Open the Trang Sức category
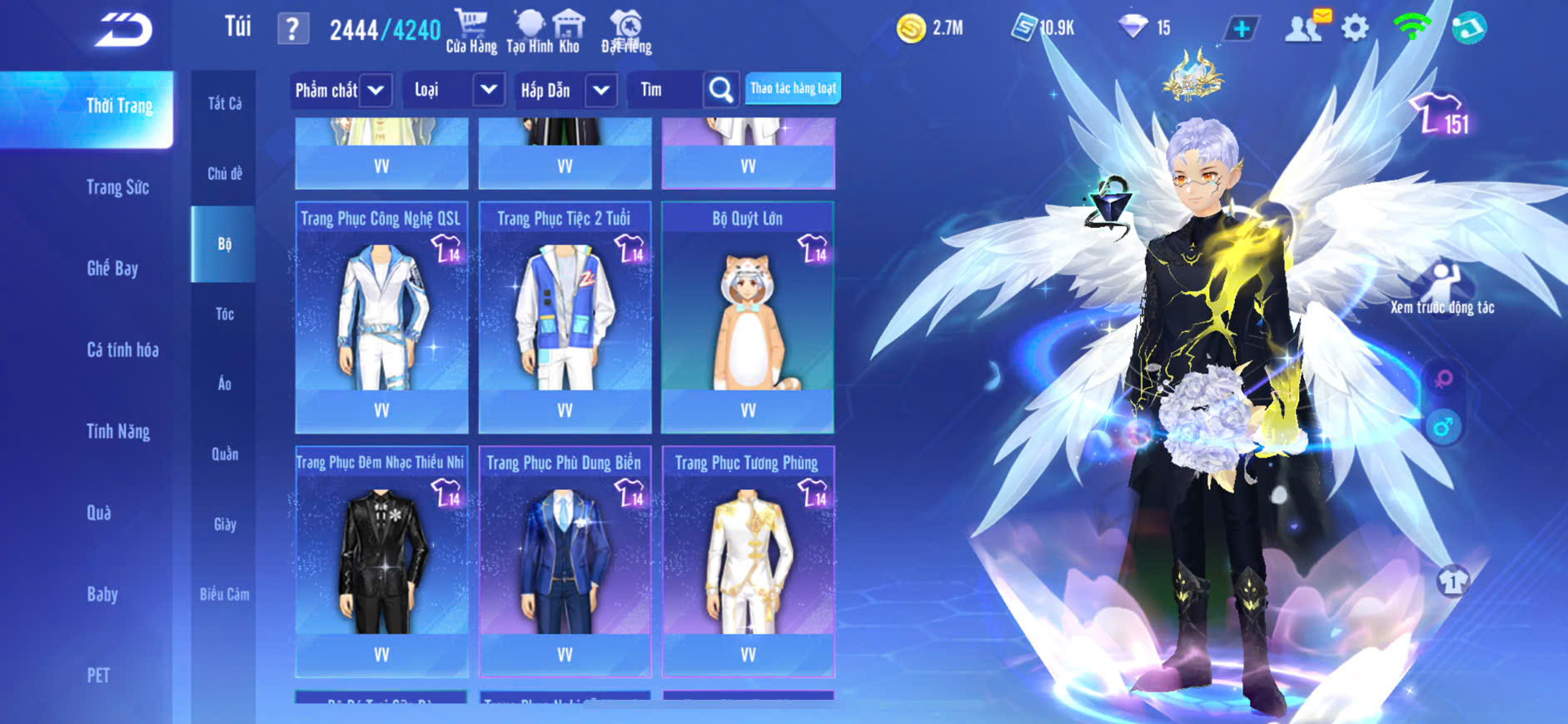Image resolution: width=1568 pixels, height=724 pixels. (x=117, y=188)
